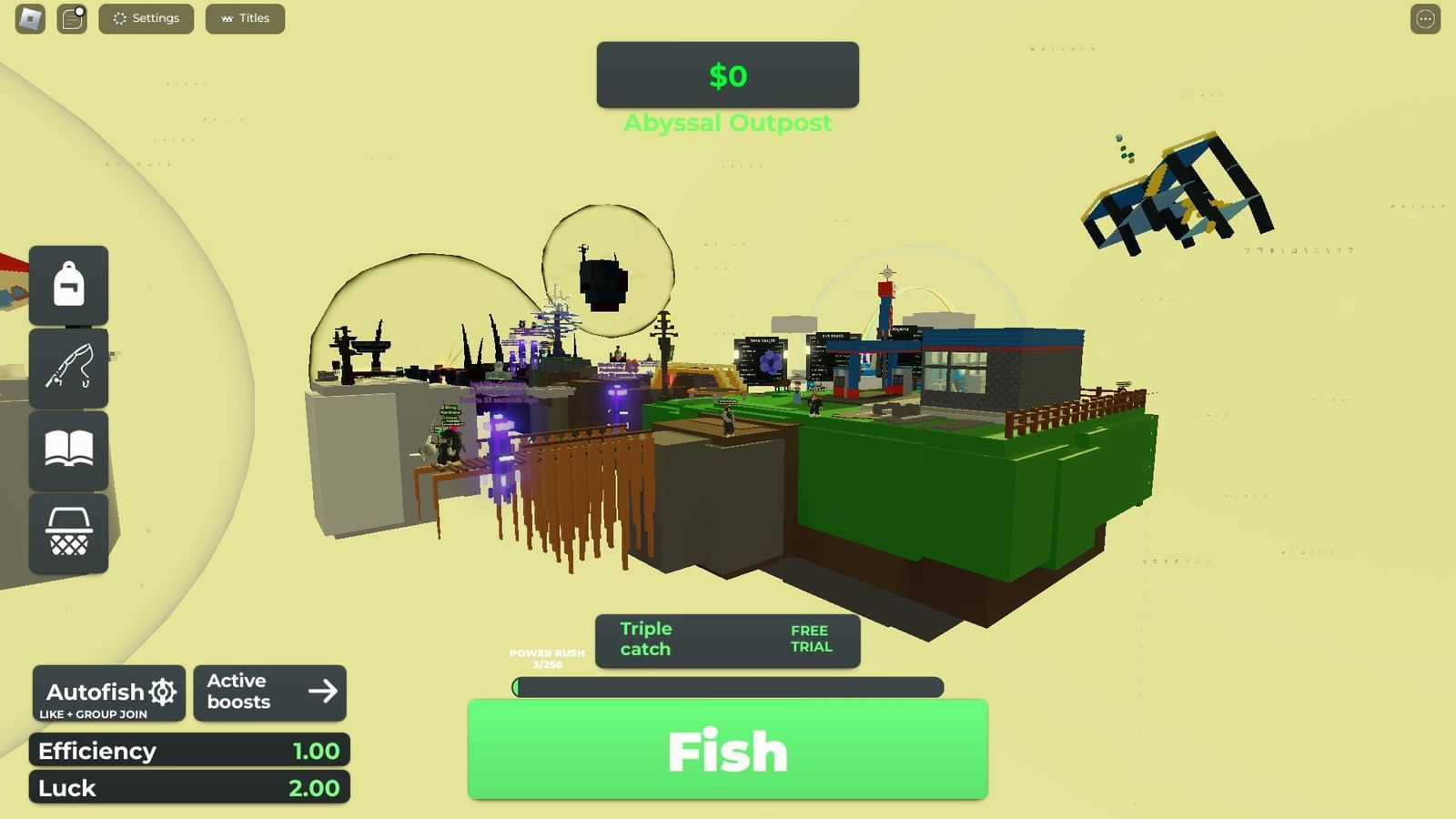Open the $0 money display
The image size is (1456, 819).
[x=727, y=76]
